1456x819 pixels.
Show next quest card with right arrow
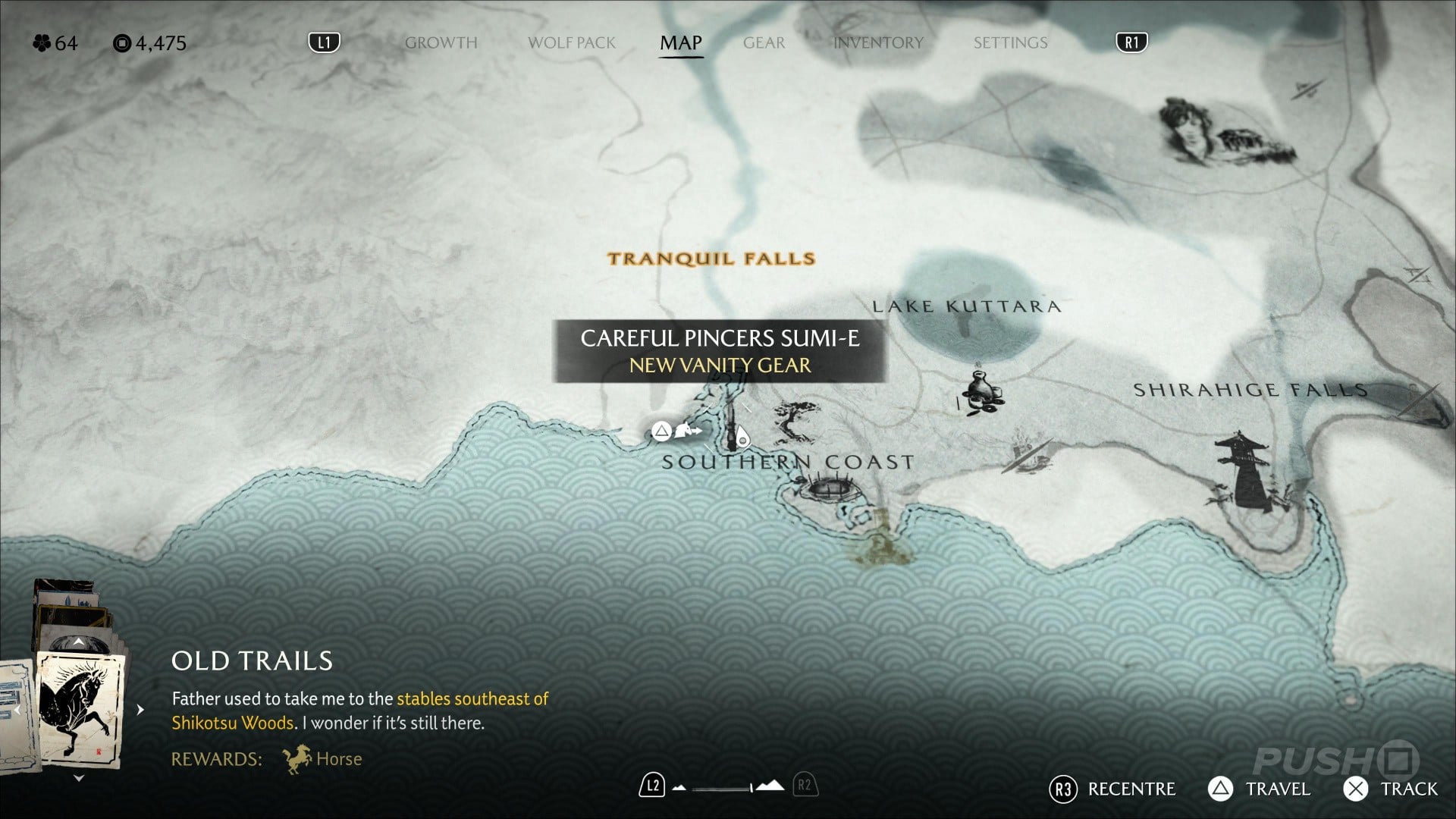pyautogui.click(x=140, y=710)
